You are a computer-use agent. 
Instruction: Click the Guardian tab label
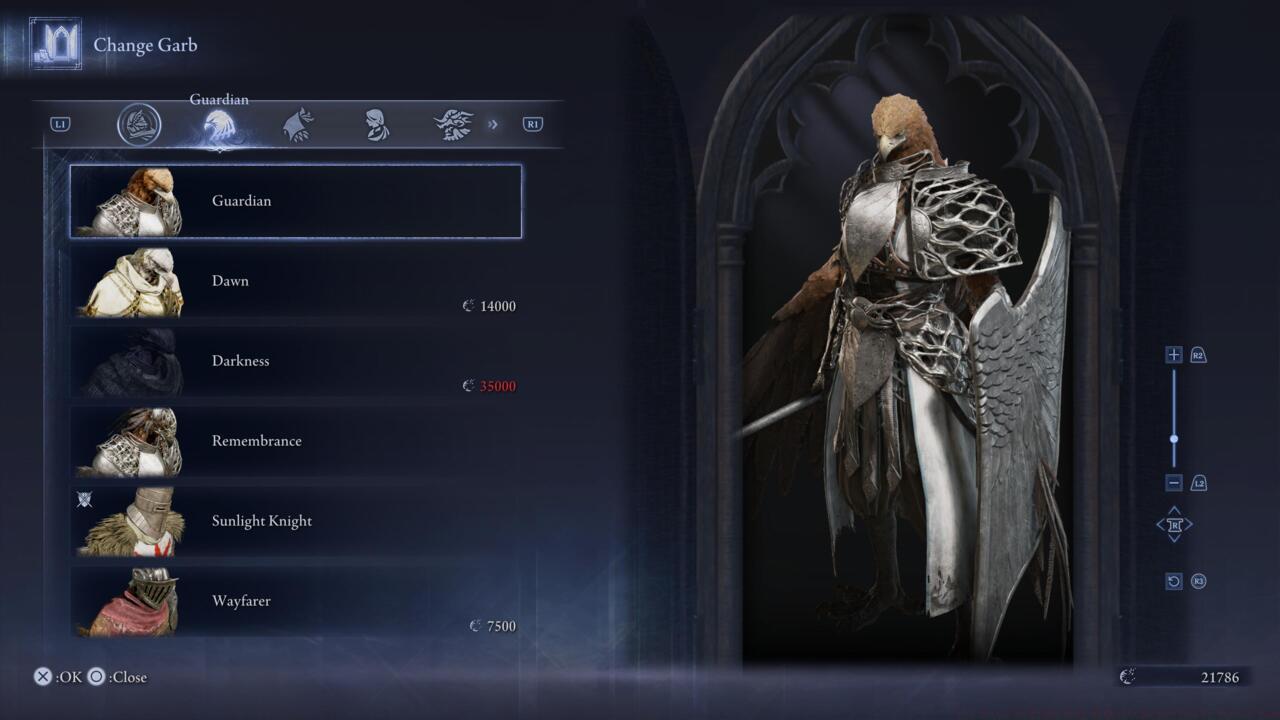[x=218, y=99]
